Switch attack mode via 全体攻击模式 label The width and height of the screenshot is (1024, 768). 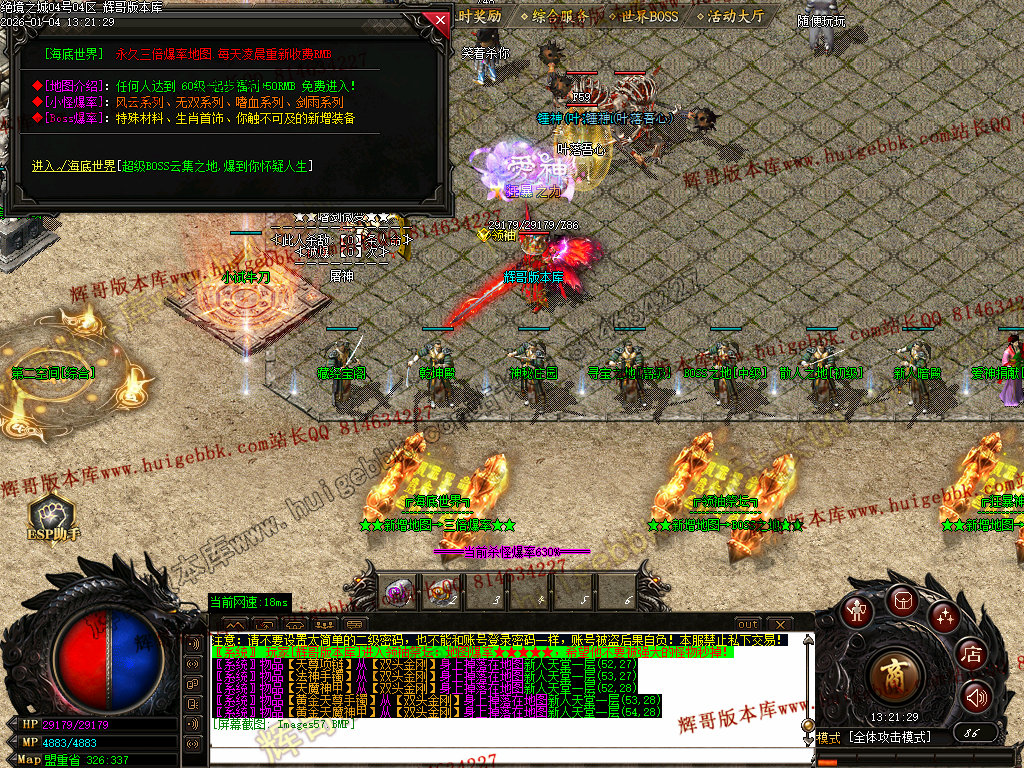tap(890, 737)
